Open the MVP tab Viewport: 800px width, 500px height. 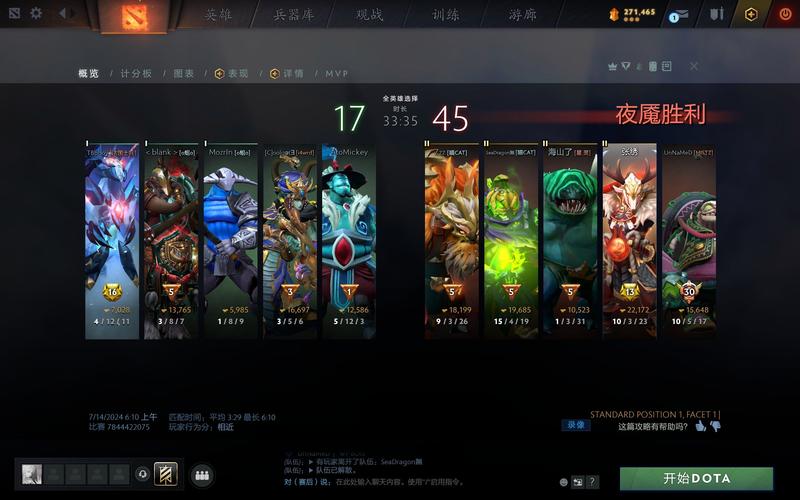(x=336, y=74)
